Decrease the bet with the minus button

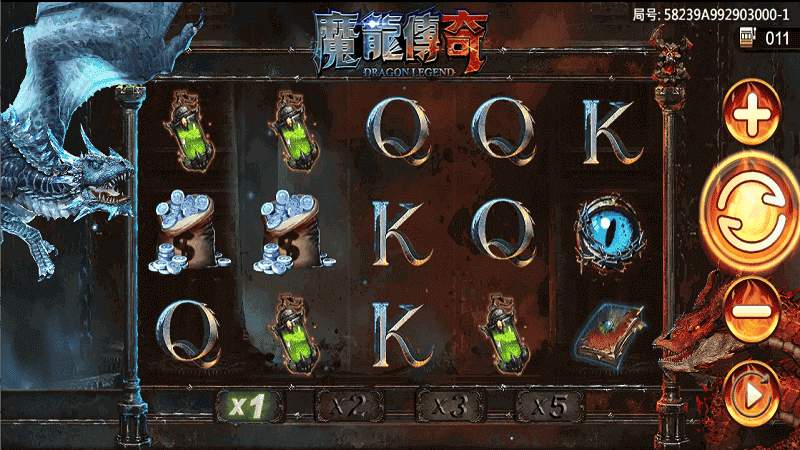click(x=752, y=310)
